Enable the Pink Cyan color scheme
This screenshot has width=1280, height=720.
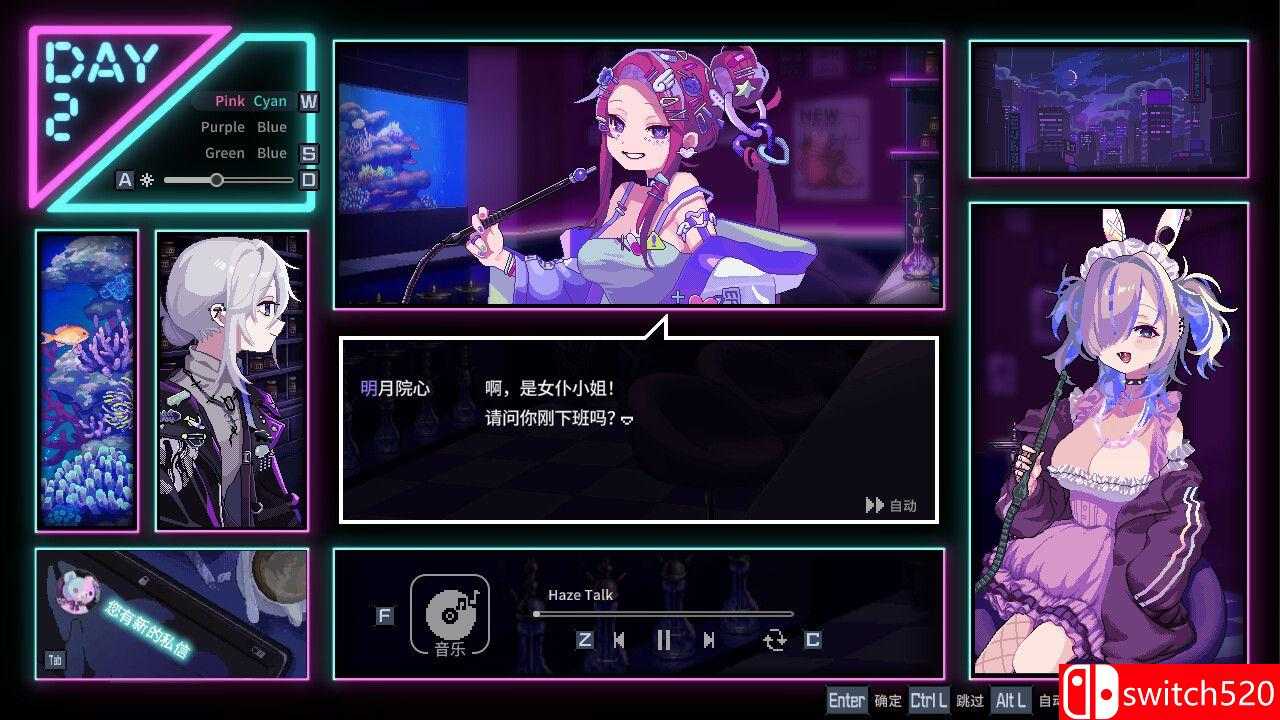[249, 100]
